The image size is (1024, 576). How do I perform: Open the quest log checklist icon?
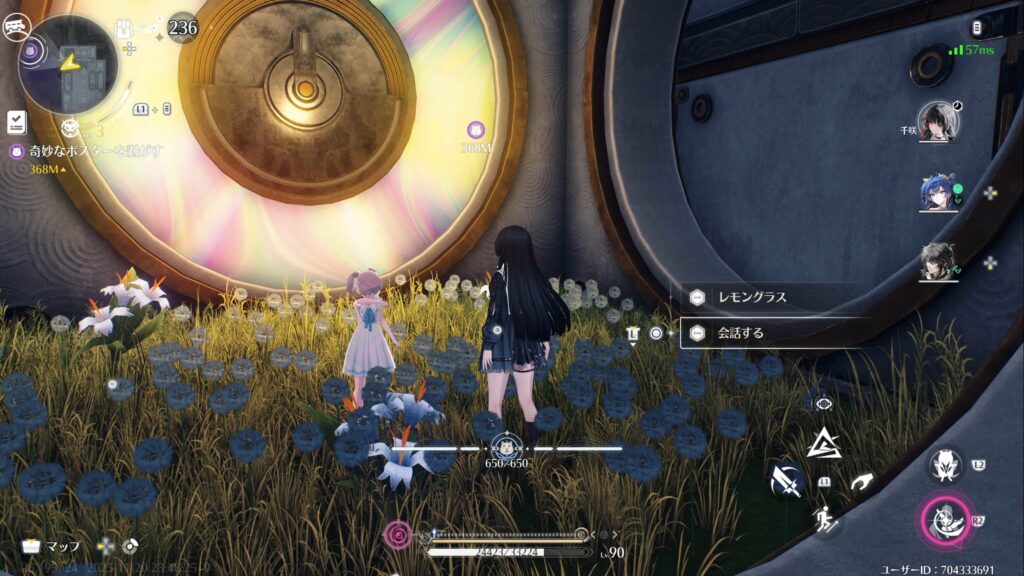pyautogui.click(x=16, y=121)
